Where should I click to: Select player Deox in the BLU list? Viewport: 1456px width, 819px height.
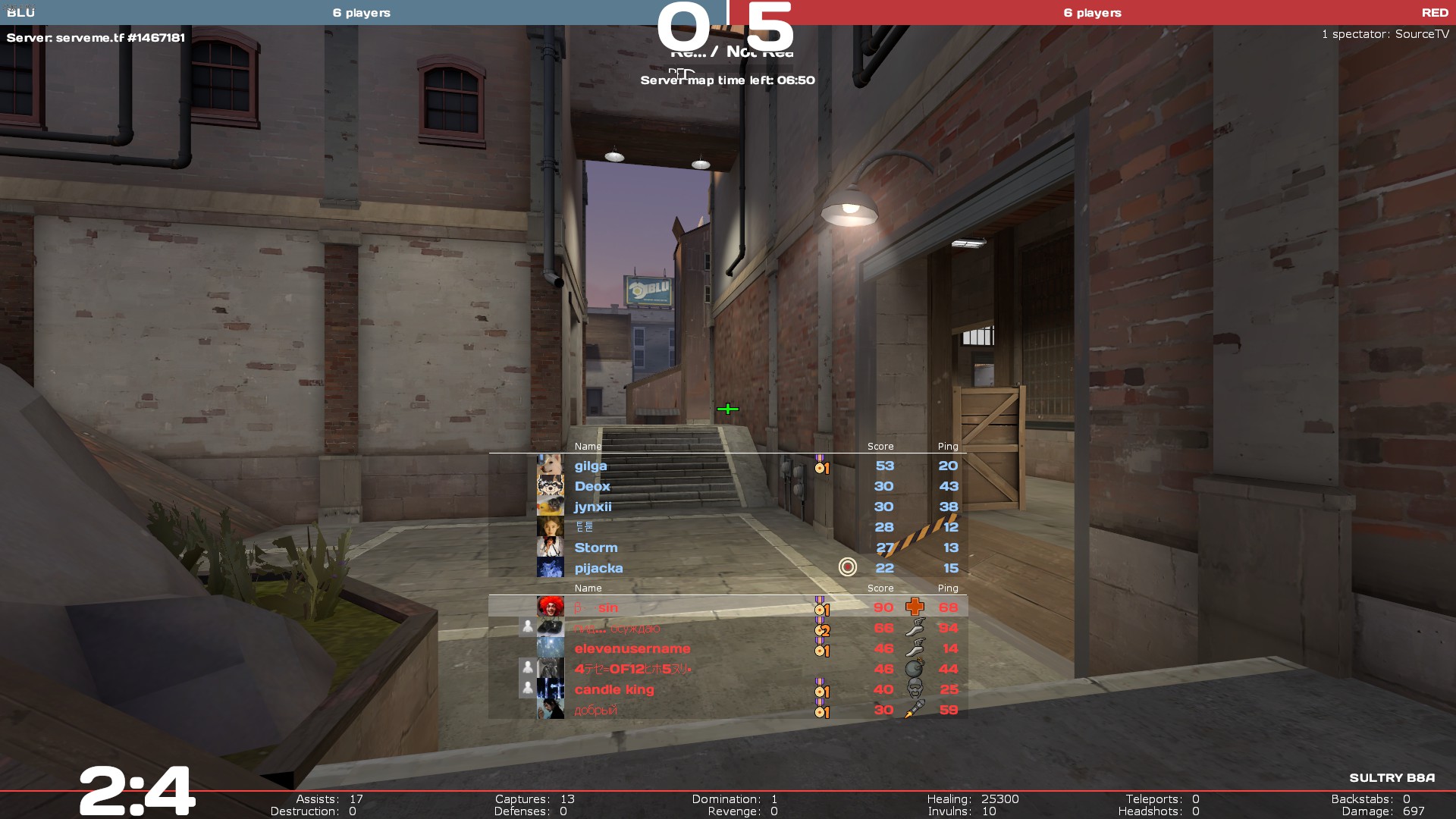coord(592,487)
